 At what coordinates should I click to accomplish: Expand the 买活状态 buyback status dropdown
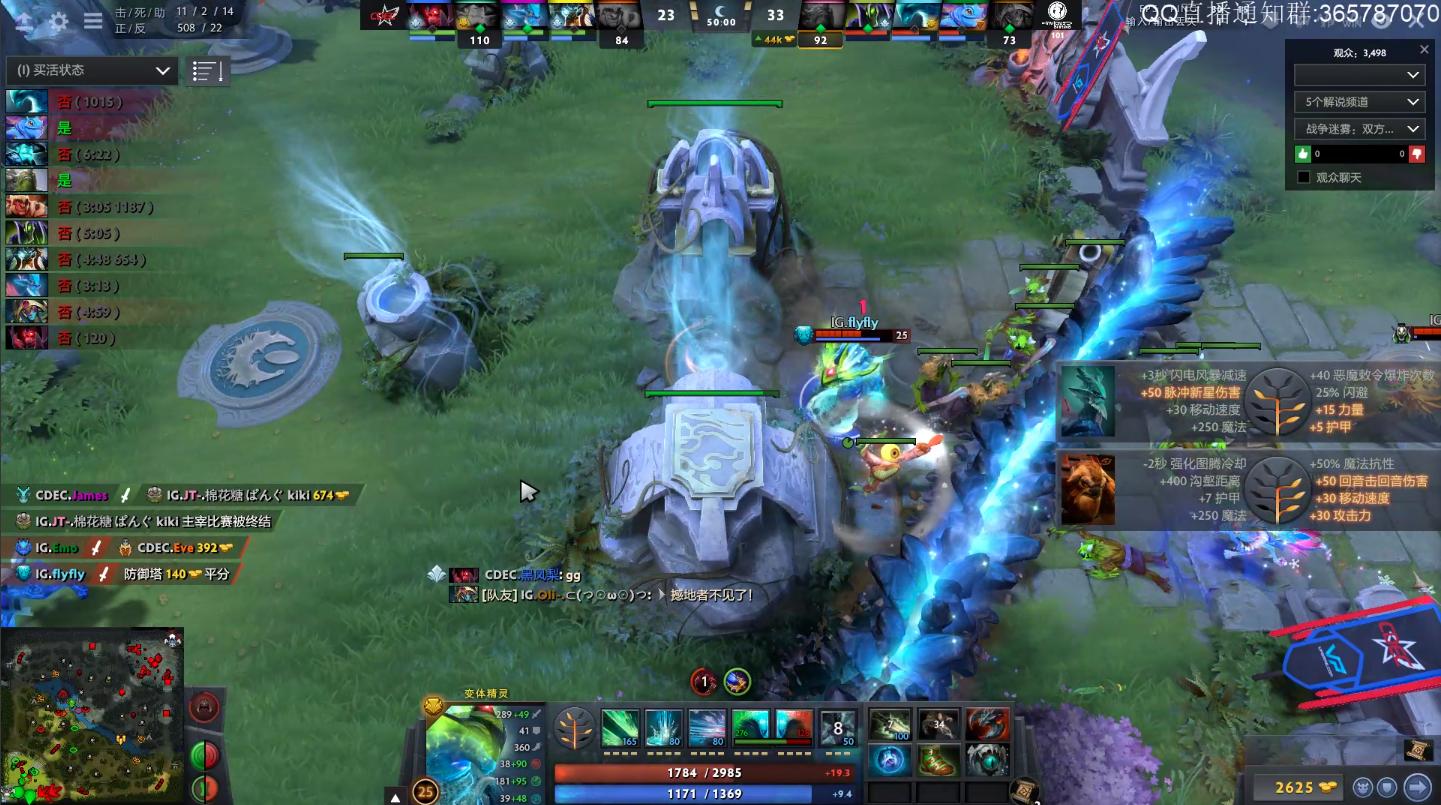pos(90,70)
